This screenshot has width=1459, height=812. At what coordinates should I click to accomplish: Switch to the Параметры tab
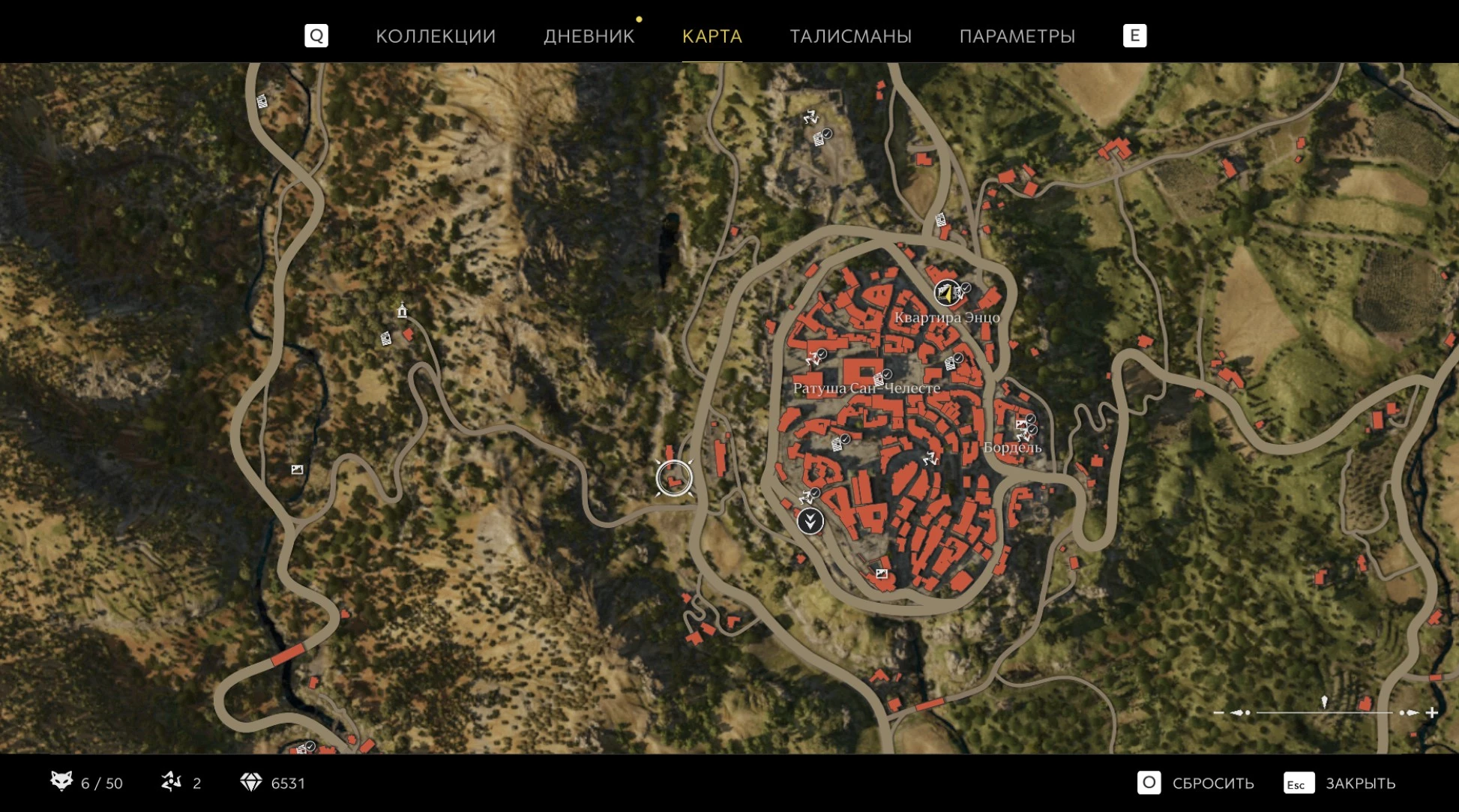pos(1017,36)
